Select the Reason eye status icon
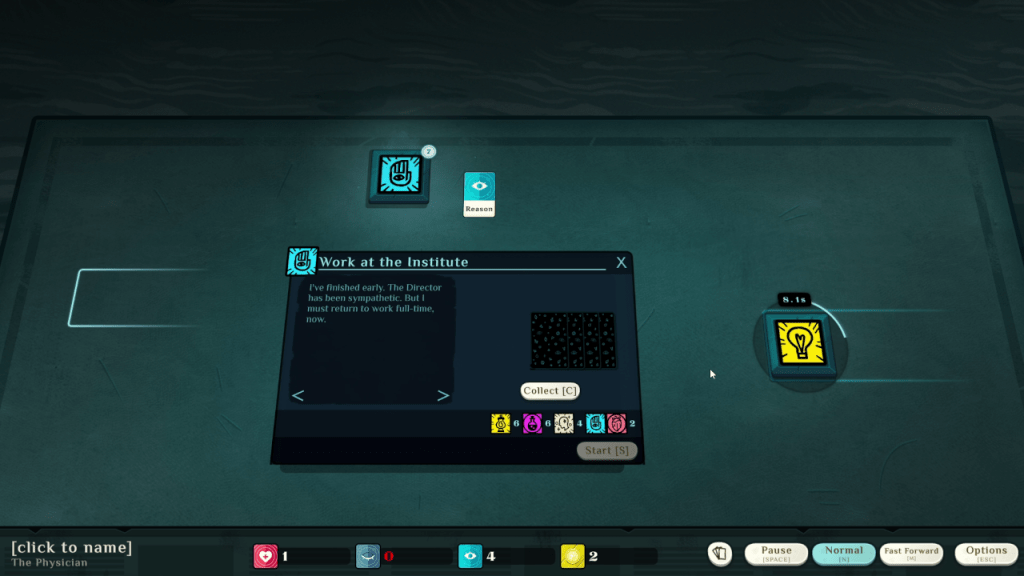 470,556
